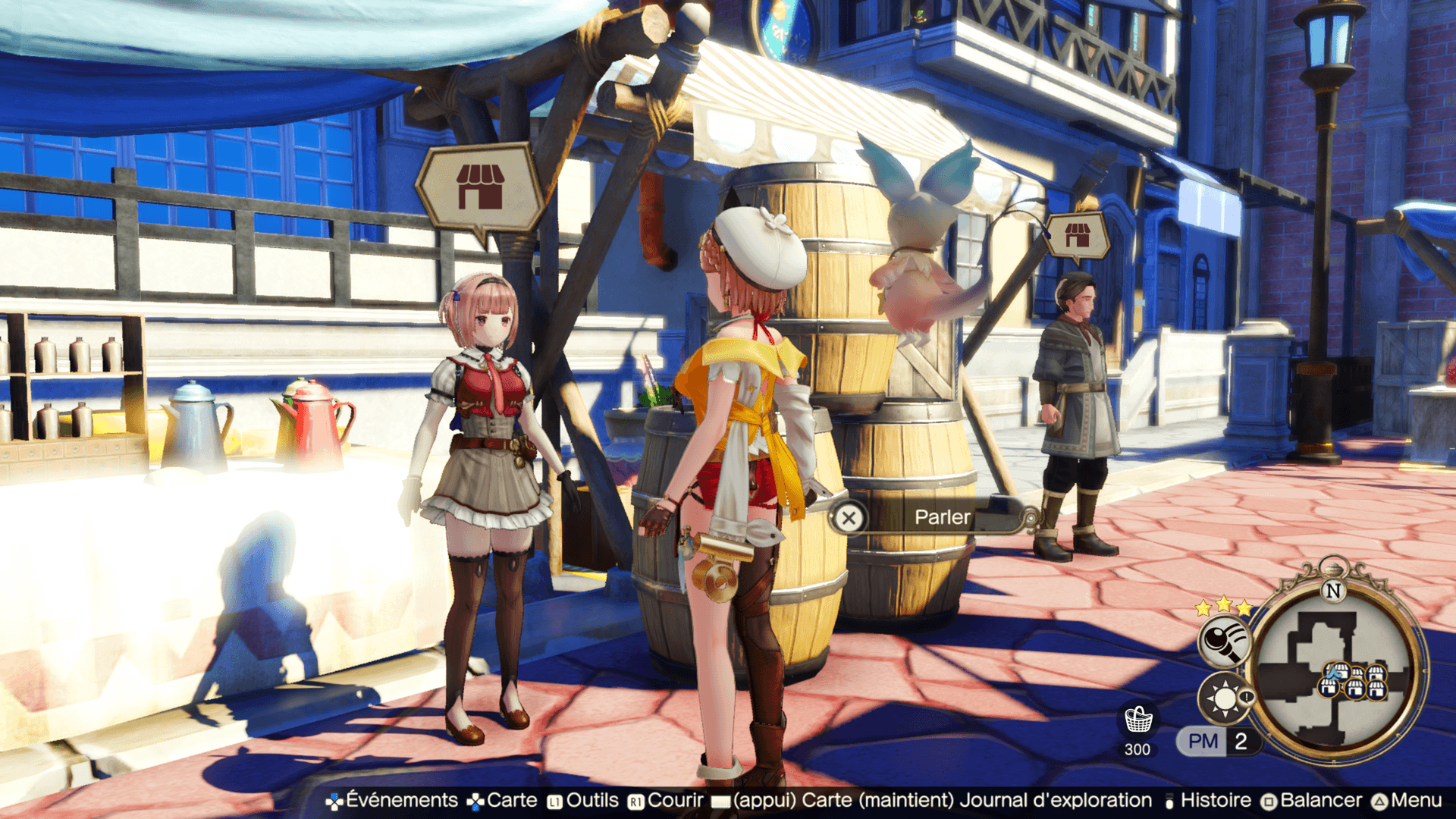Choose the Parler interaction prompt
This screenshot has height=819, width=1456.
click(x=931, y=518)
